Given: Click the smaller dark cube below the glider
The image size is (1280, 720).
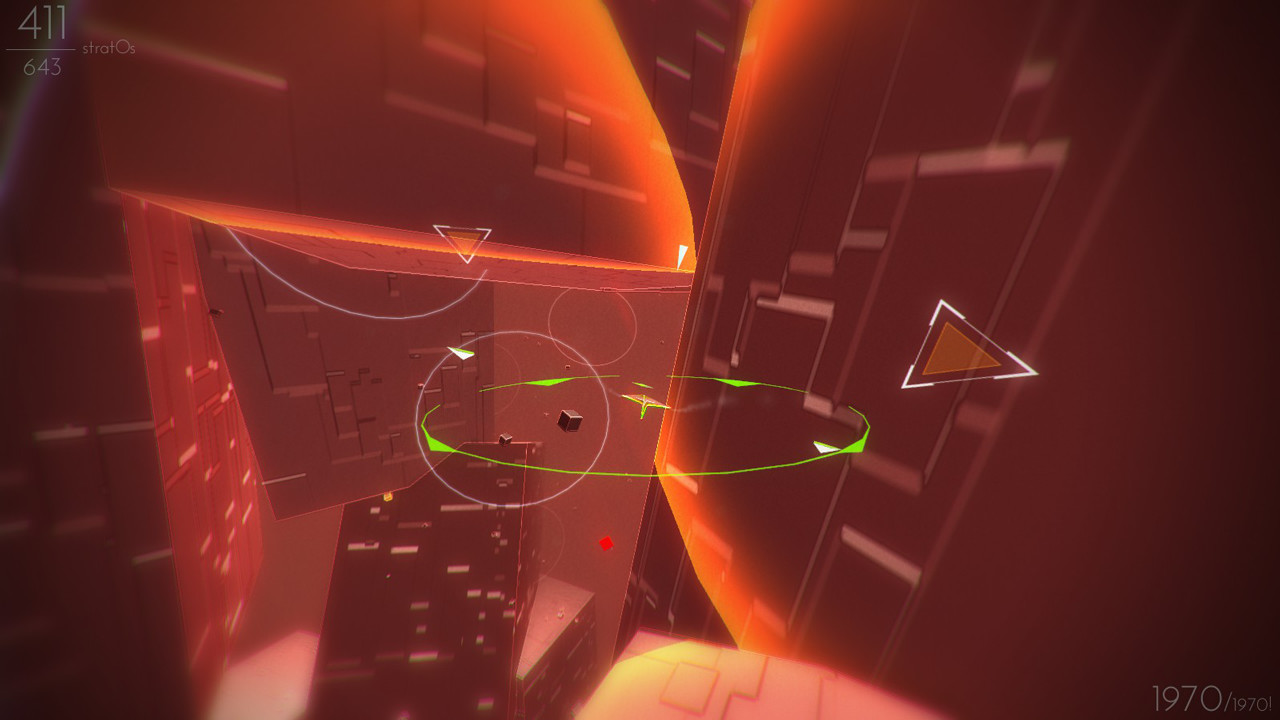Looking at the screenshot, I should point(505,438).
